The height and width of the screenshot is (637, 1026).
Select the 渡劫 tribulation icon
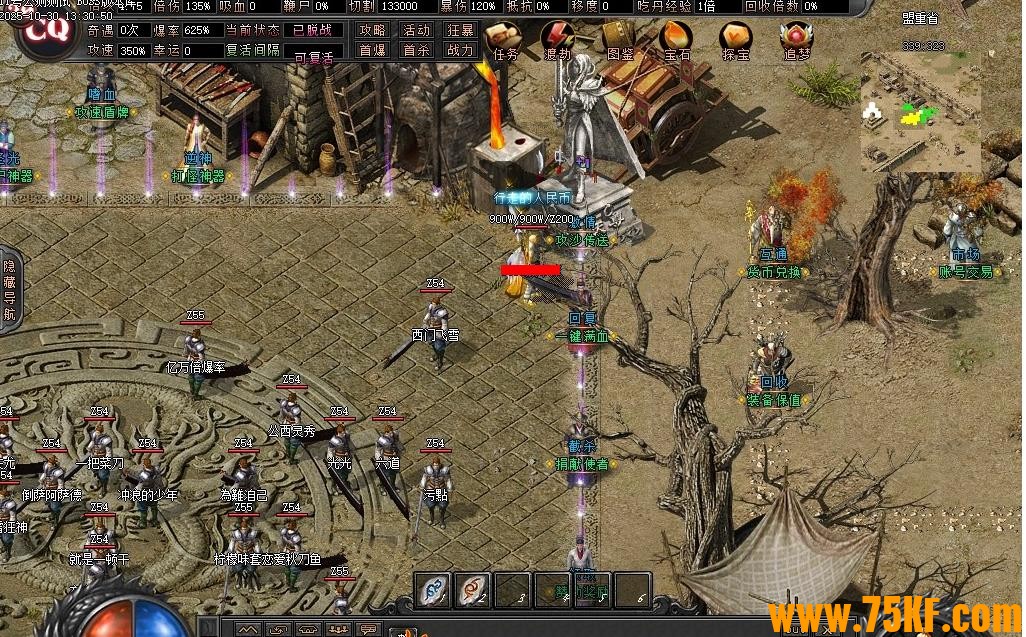(556, 41)
